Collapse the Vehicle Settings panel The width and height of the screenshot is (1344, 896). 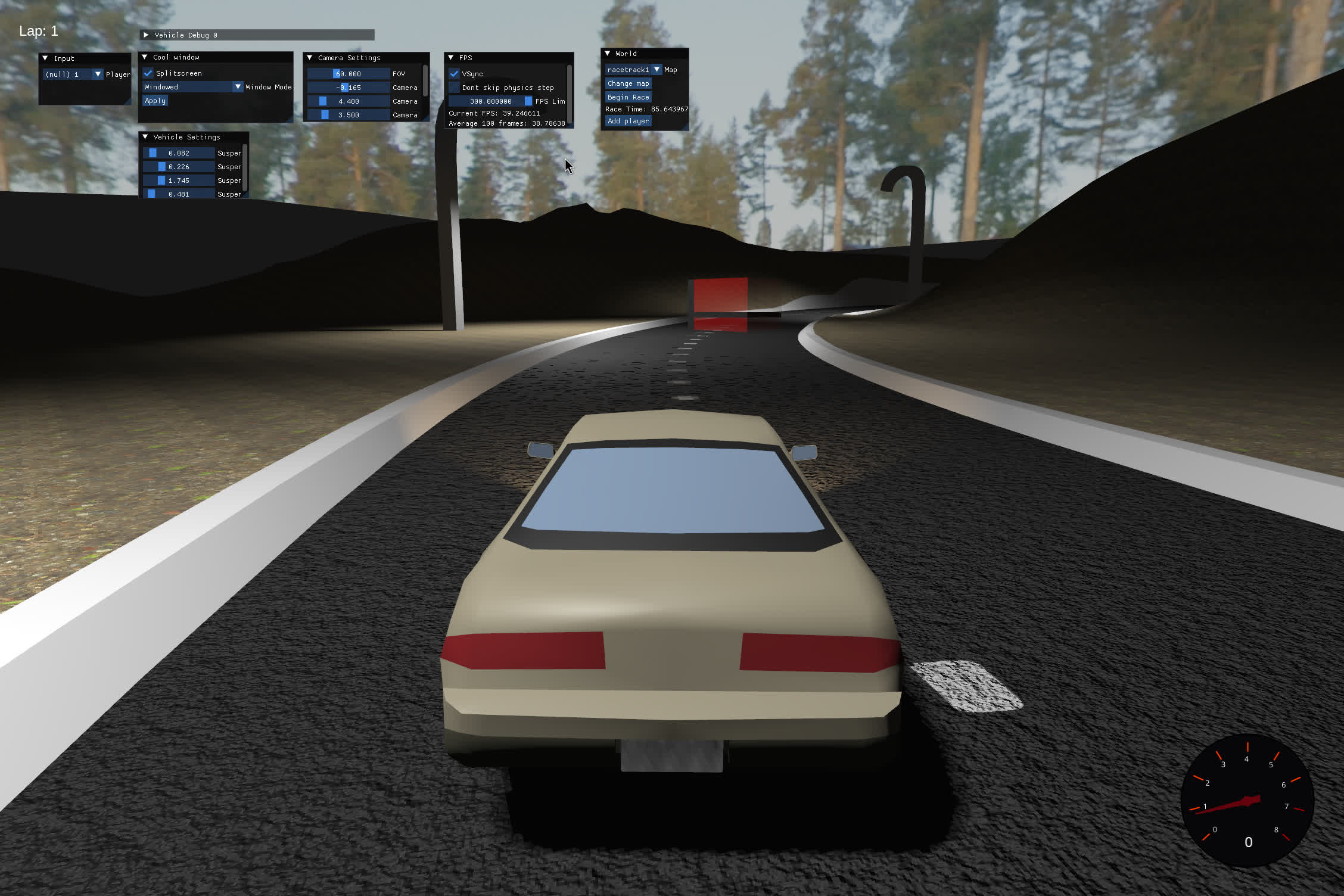(145, 136)
